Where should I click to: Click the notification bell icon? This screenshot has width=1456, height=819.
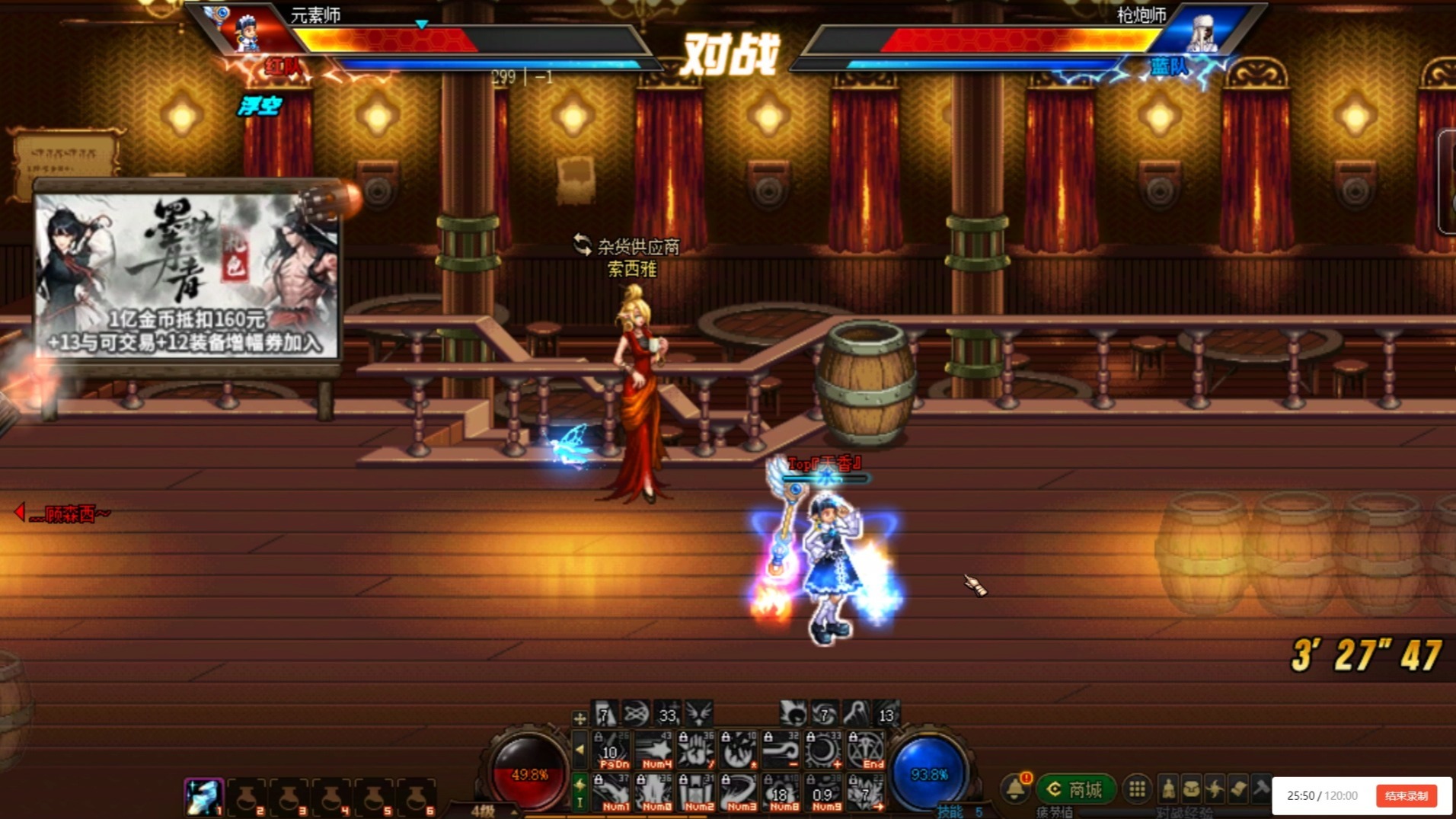pos(1015,789)
